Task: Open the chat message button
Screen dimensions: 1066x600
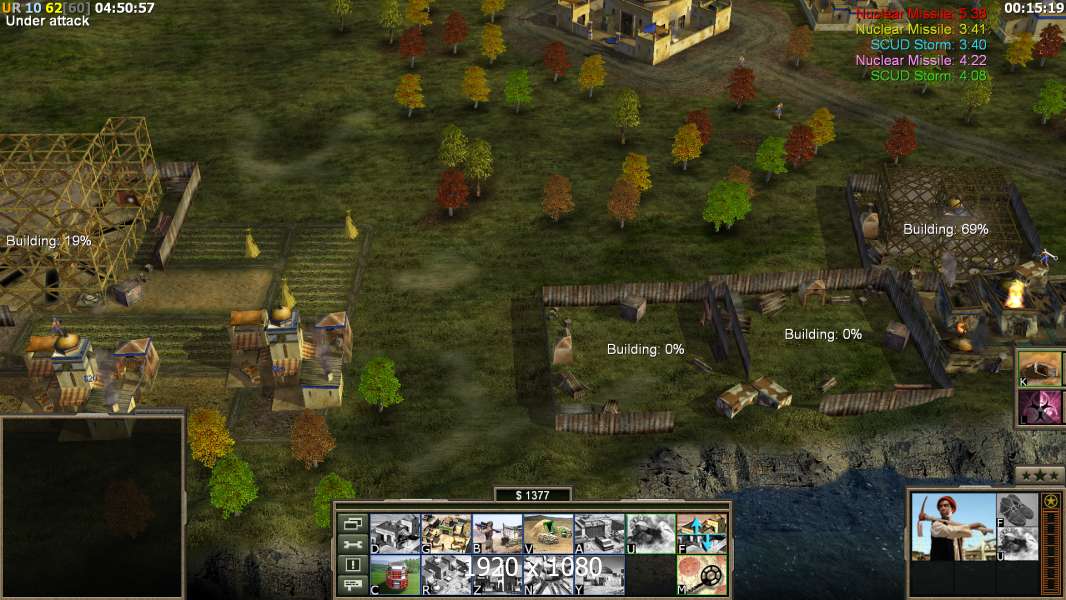Action: 353,586
